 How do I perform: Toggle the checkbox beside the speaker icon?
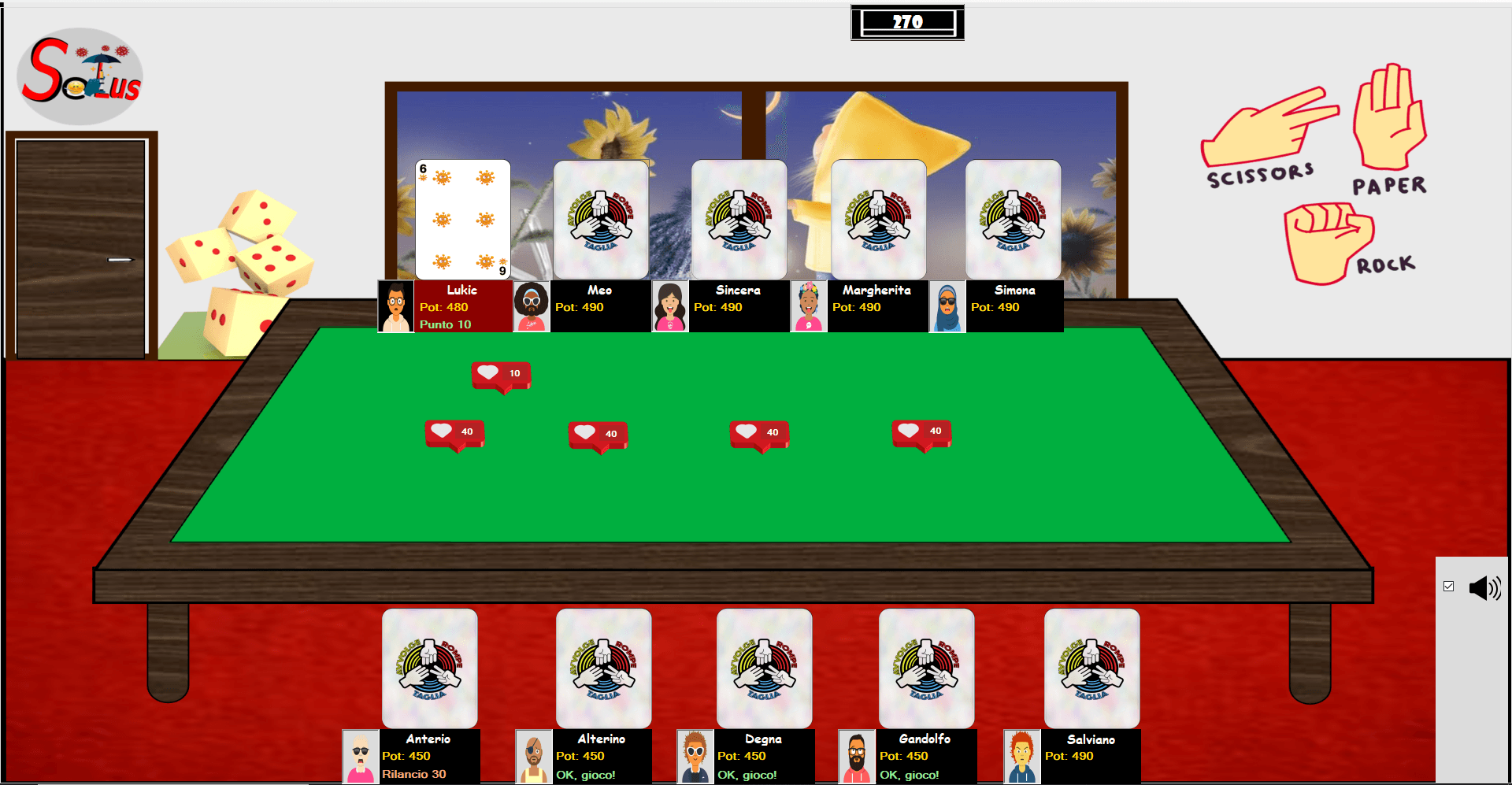1449,584
